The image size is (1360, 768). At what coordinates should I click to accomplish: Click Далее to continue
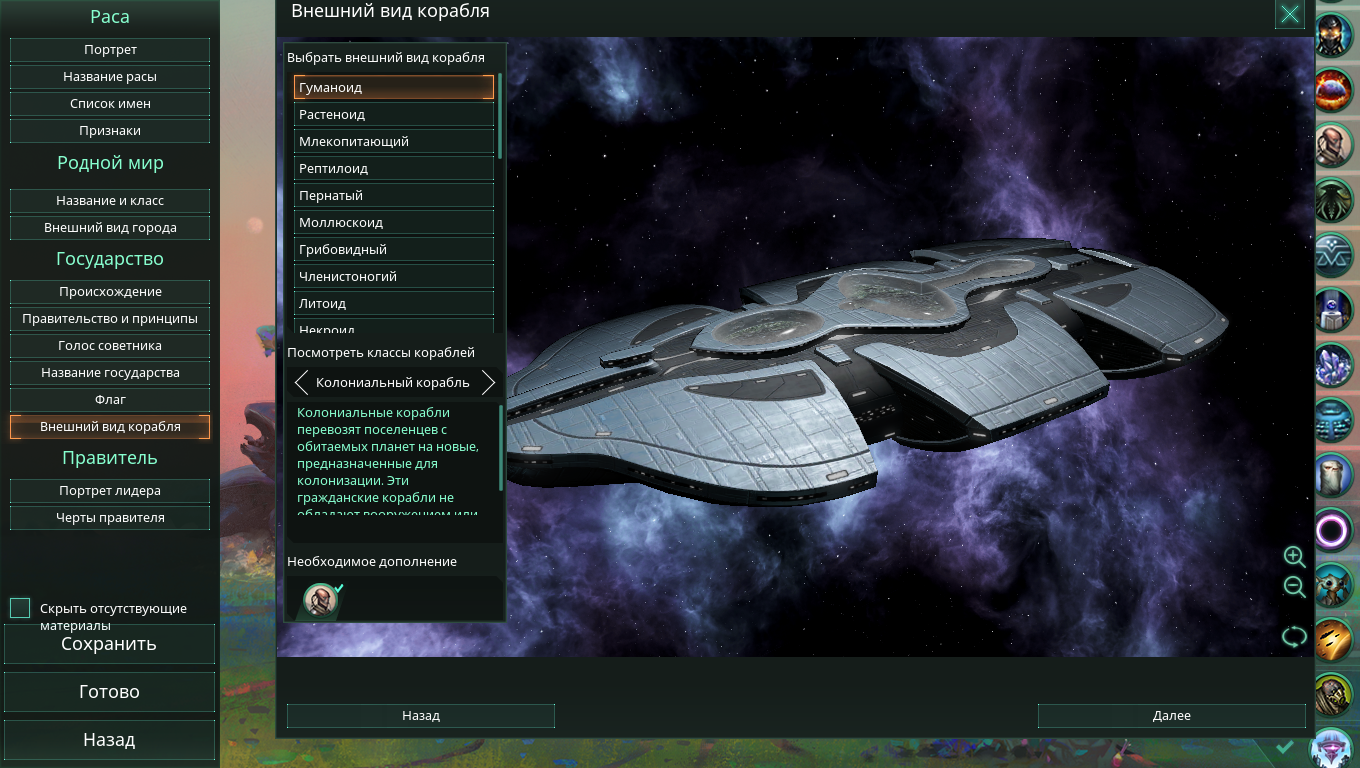coord(1171,716)
